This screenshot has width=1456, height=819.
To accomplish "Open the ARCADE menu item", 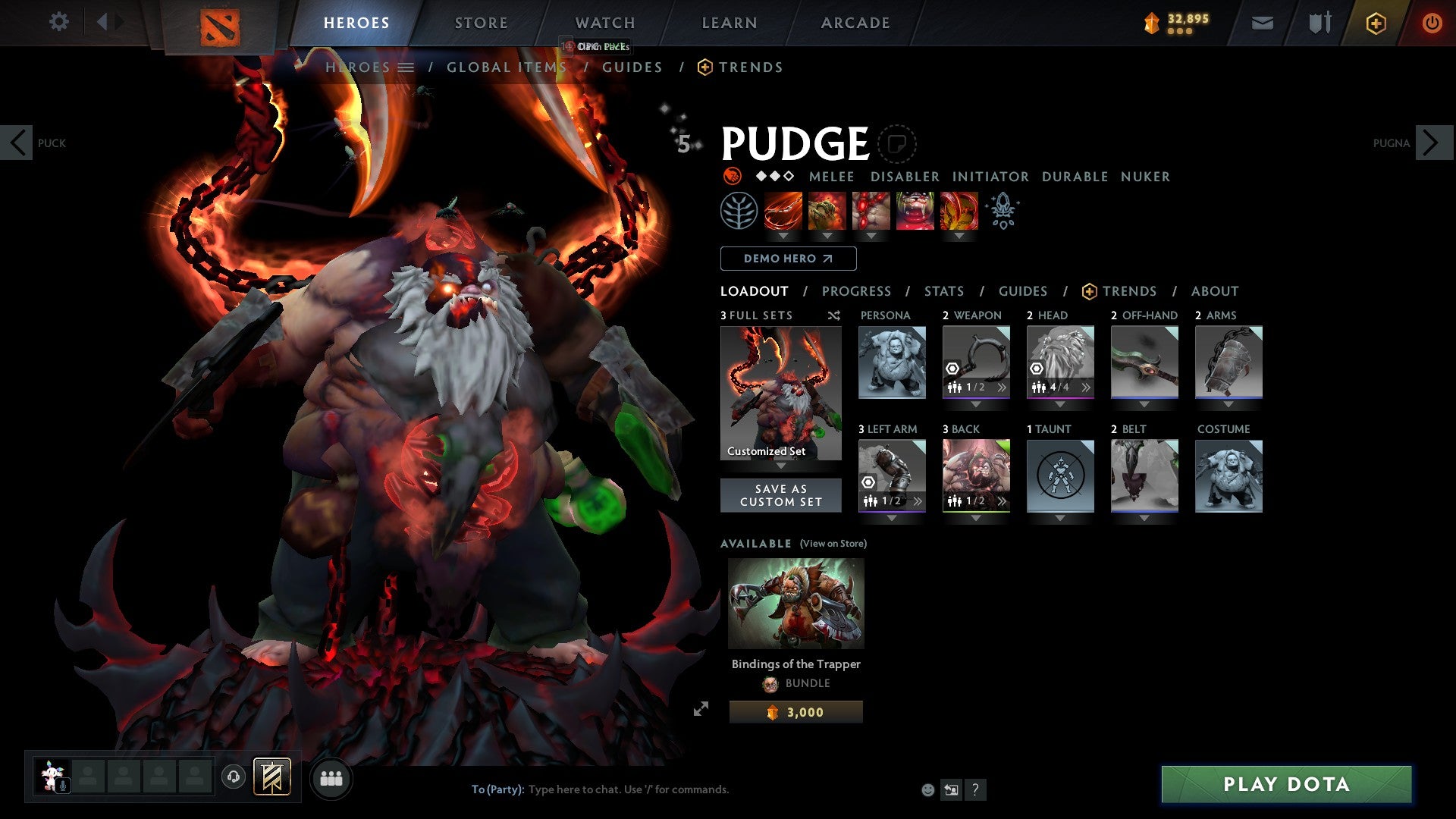I will 855,23.
